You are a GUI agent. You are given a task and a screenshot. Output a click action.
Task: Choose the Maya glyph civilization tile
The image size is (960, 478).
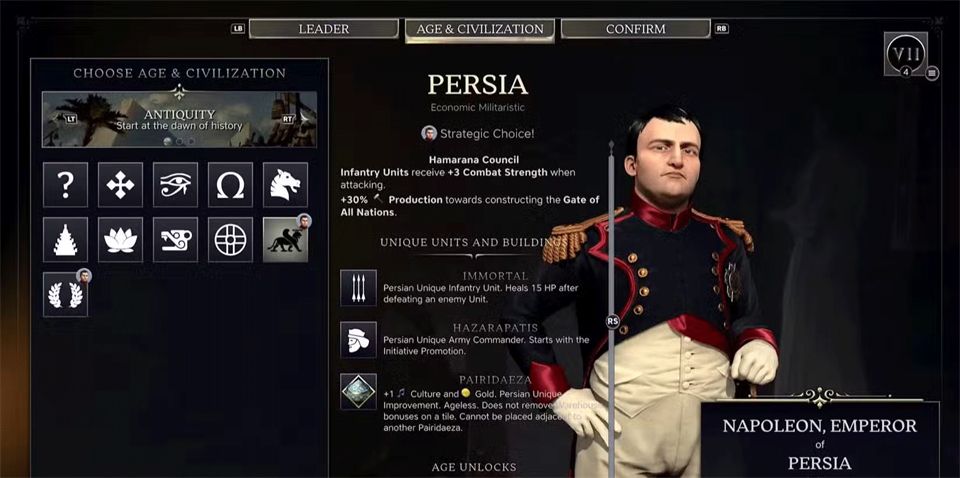(x=175, y=240)
